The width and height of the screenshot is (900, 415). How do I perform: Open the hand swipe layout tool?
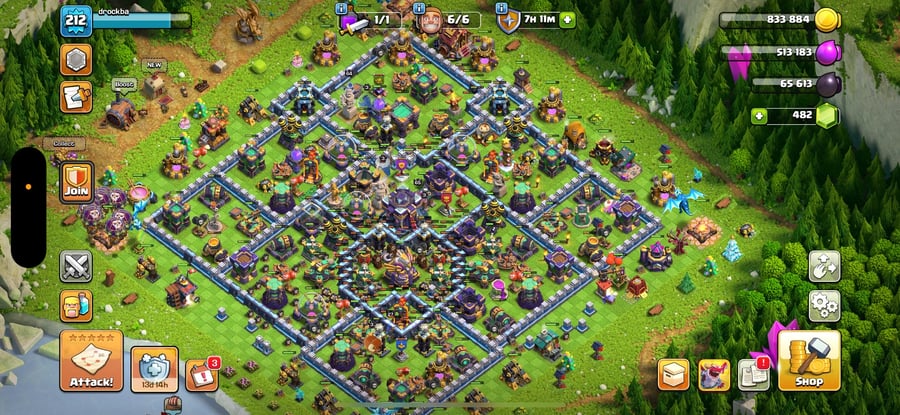coord(824,266)
